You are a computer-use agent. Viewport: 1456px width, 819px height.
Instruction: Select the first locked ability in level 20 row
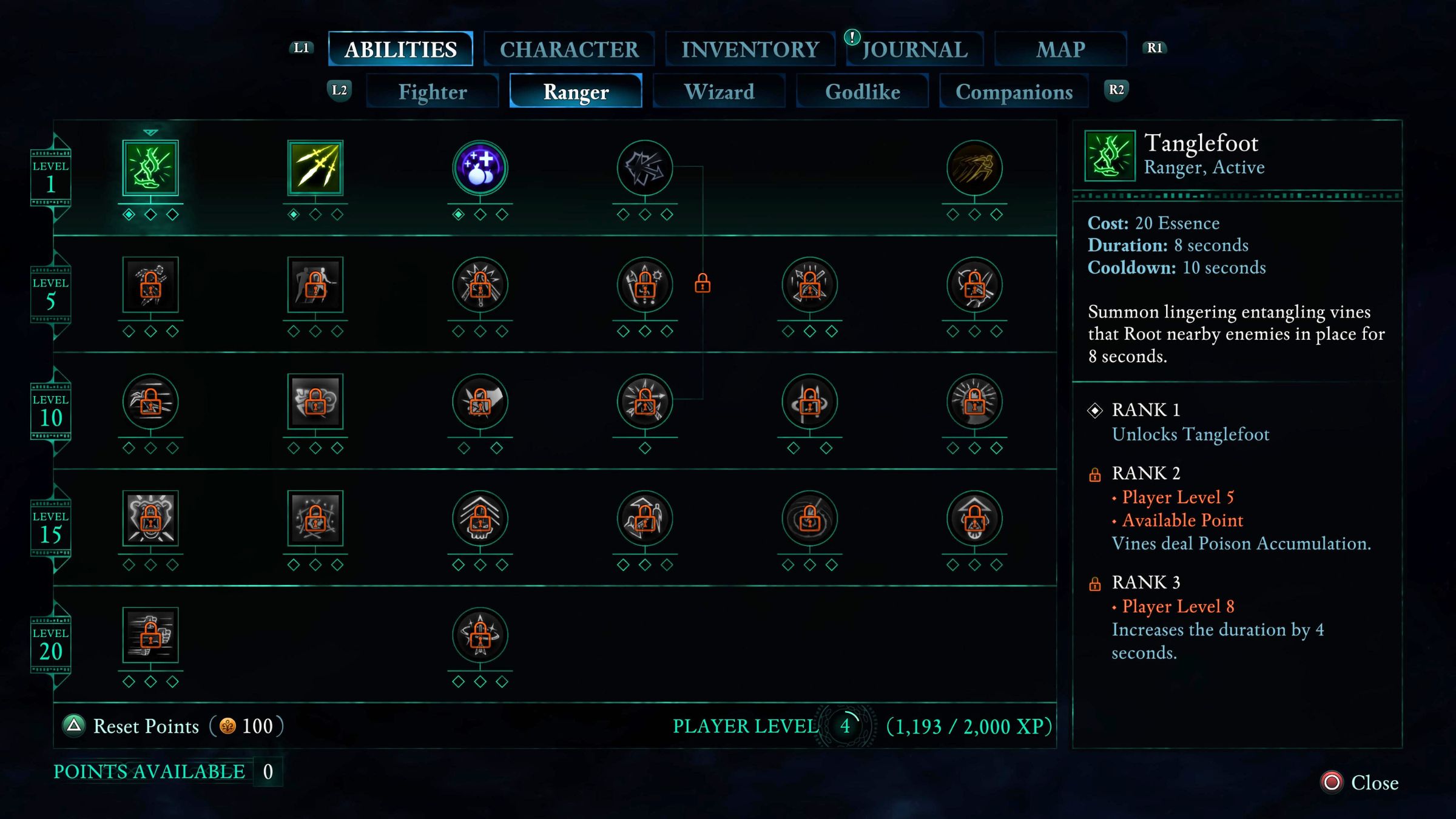coord(150,635)
